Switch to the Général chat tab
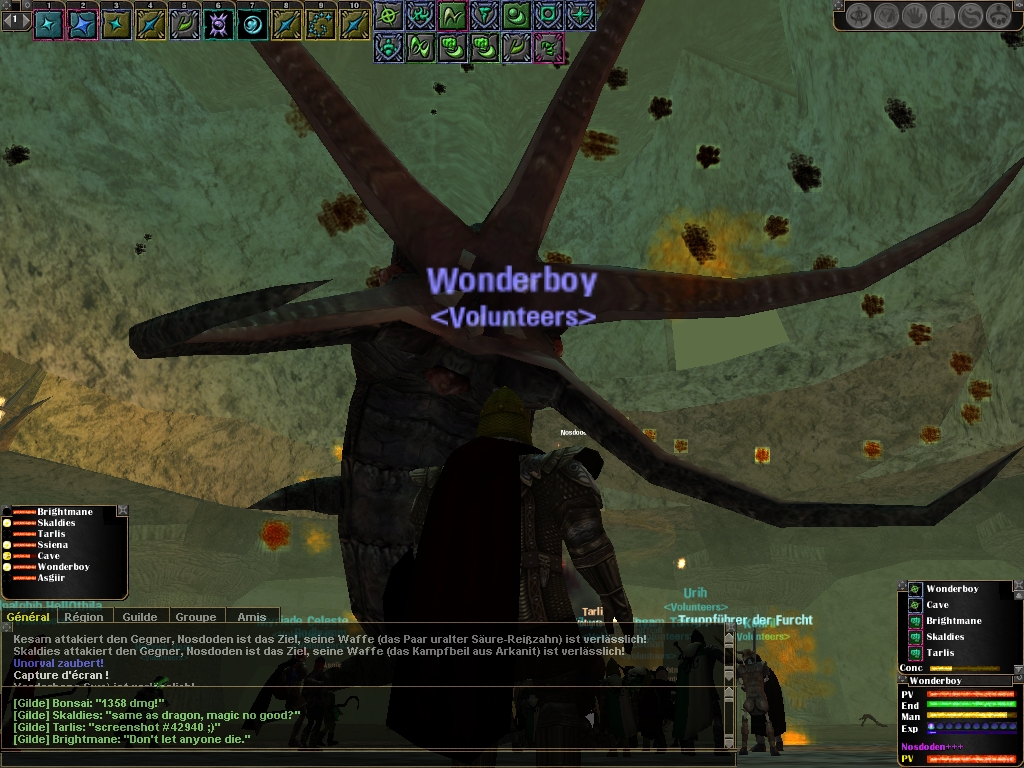Screen dimensions: 1024x768 [28, 617]
